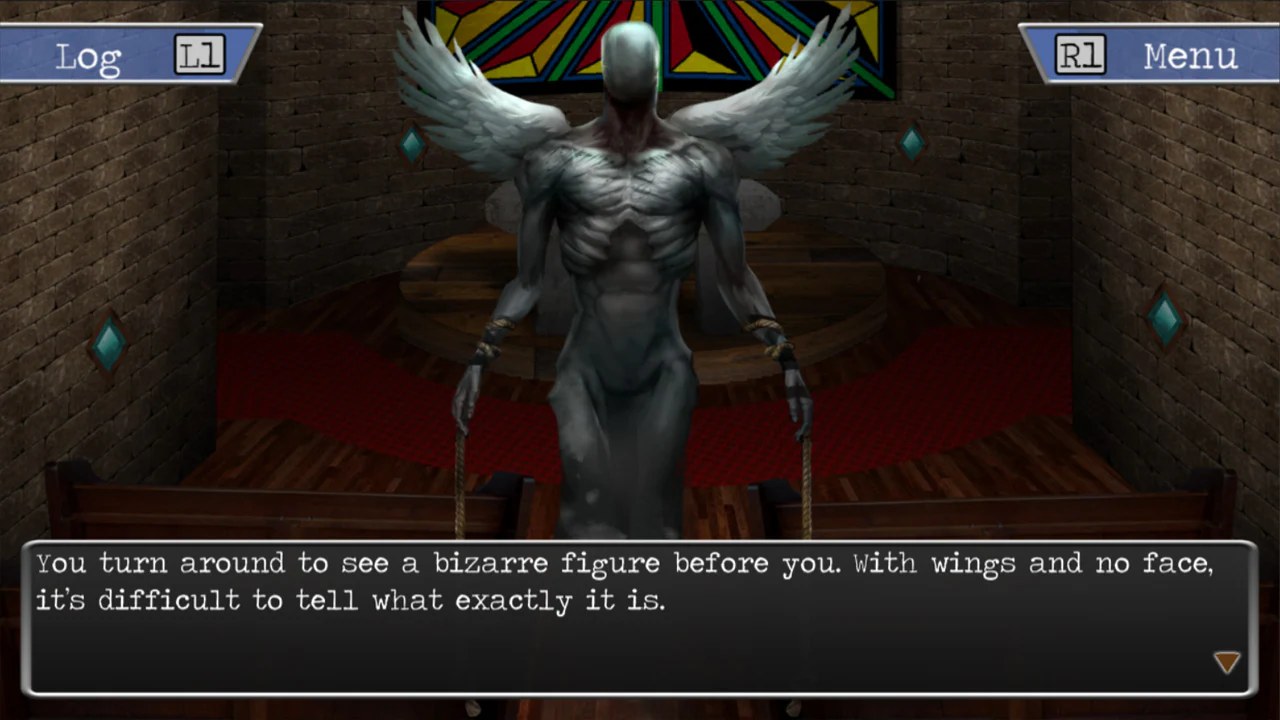Select the teal diamond gem on the left wall
The image size is (1280, 720).
(x=109, y=343)
